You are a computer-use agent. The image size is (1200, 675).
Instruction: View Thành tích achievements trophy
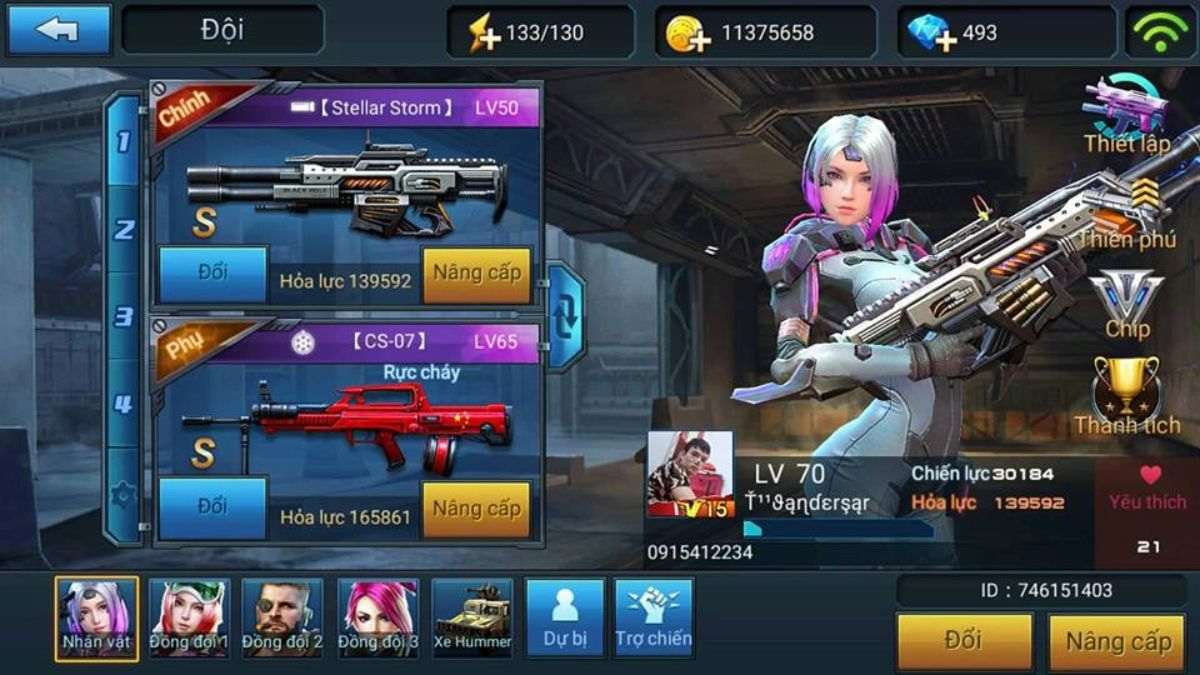[1127, 396]
